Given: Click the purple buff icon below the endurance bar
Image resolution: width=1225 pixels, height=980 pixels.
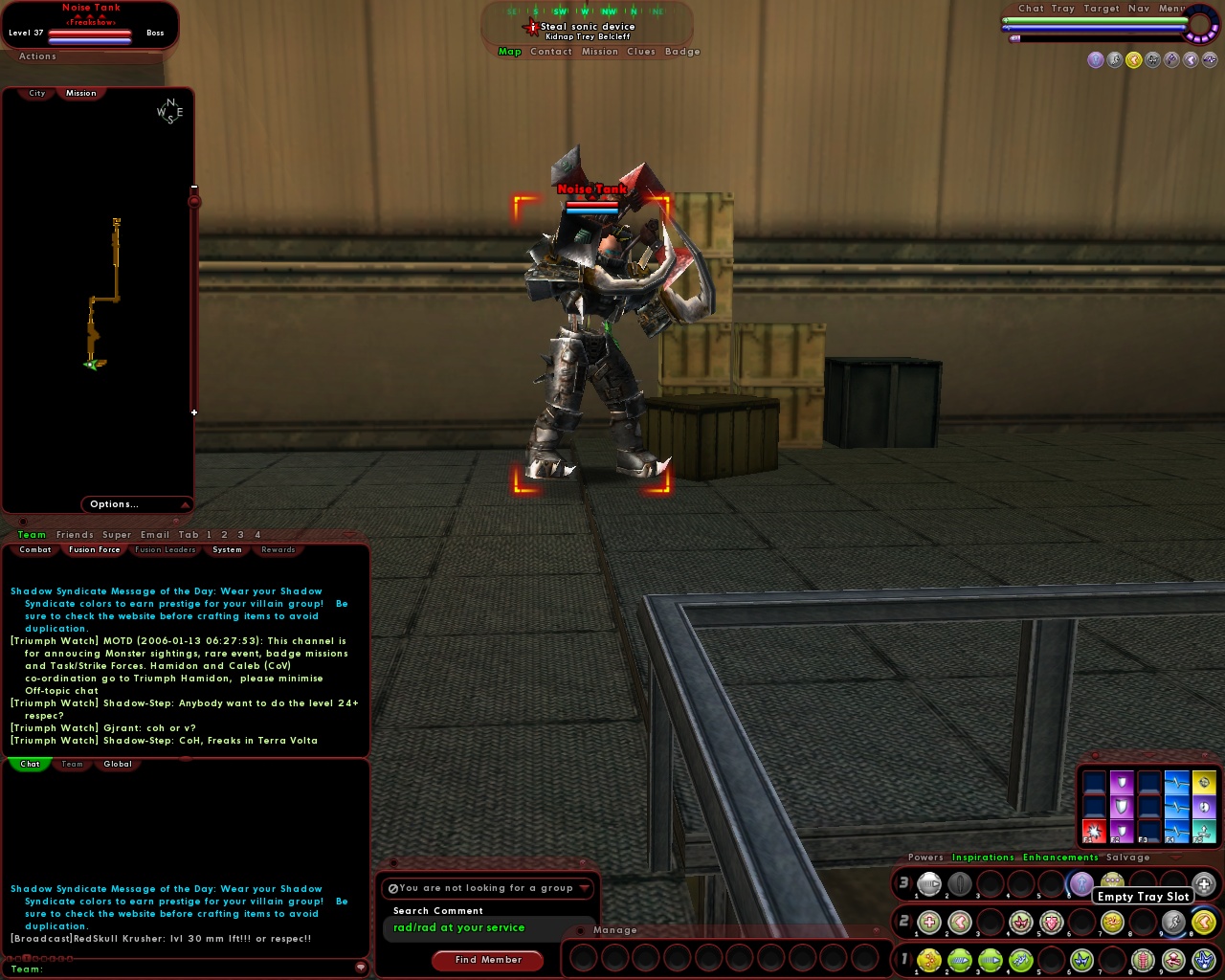Looking at the screenshot, I should pos(1095,59).
